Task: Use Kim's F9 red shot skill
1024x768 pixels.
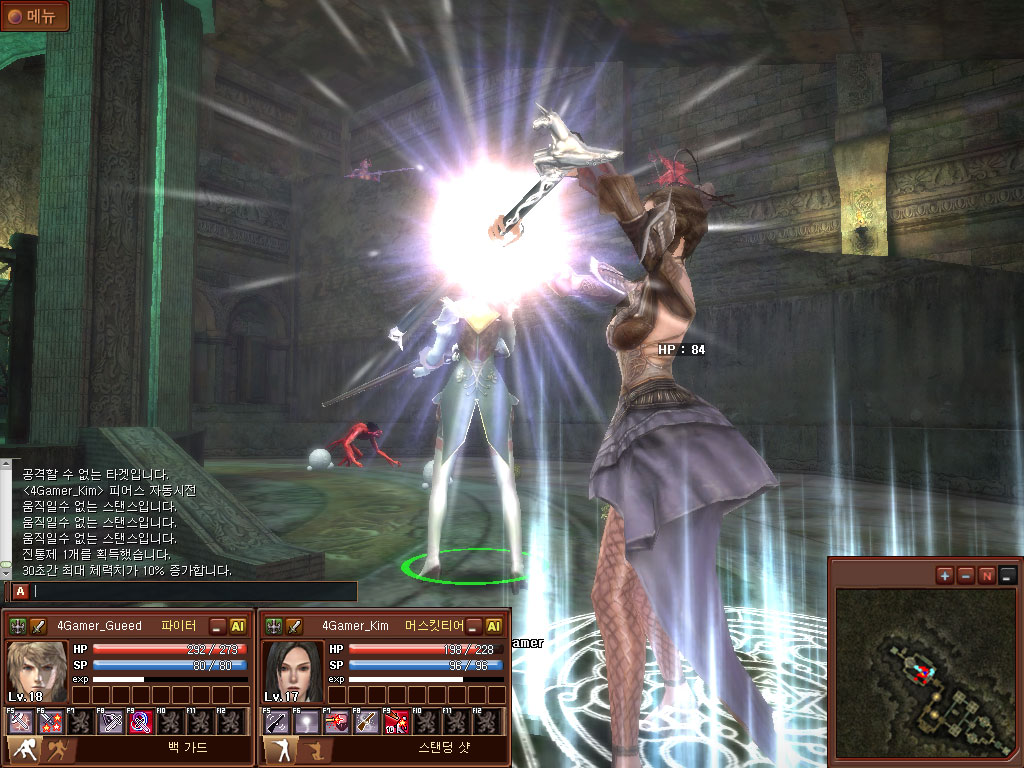Action: [x=397, y=722]
